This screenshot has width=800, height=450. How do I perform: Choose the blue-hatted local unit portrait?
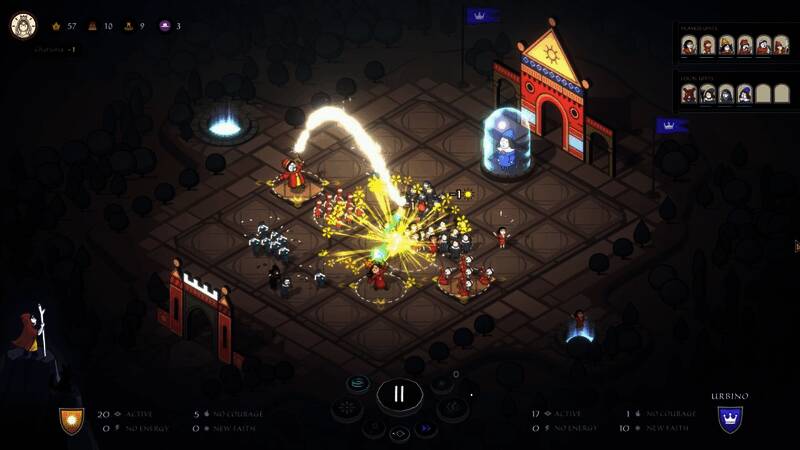tap(743, 94)
